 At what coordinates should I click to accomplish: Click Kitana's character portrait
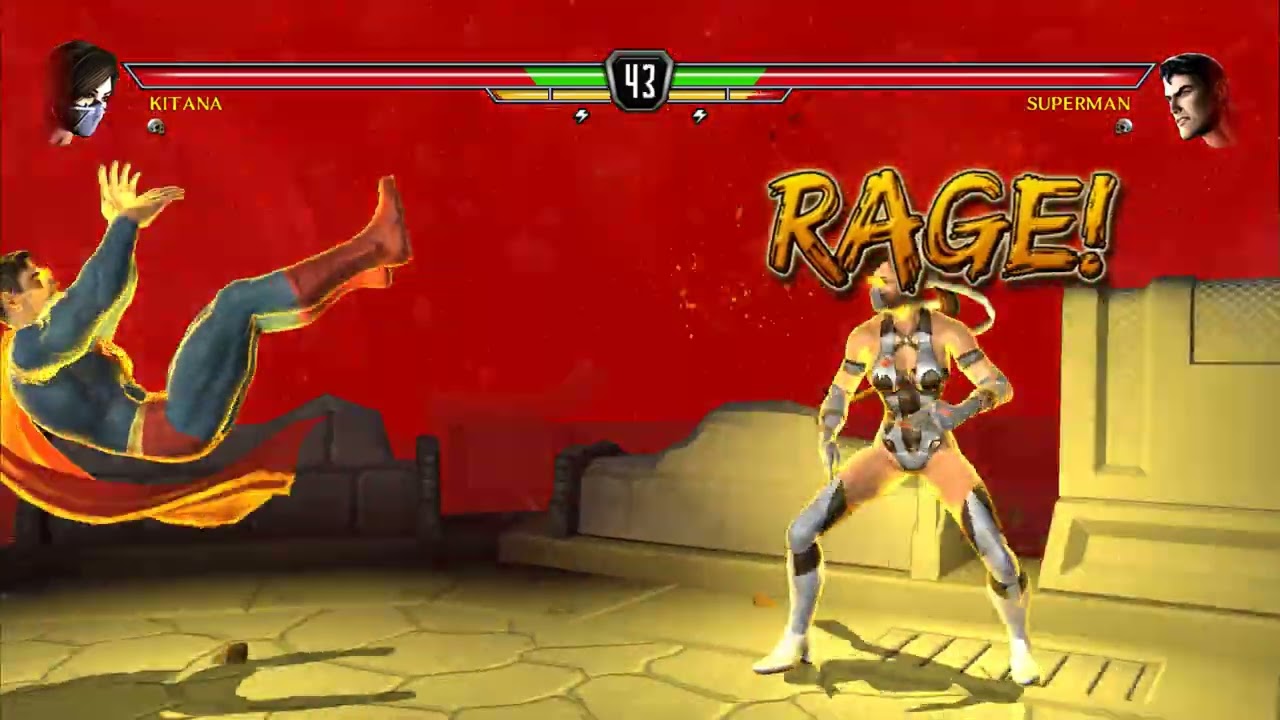click(83, 85)
